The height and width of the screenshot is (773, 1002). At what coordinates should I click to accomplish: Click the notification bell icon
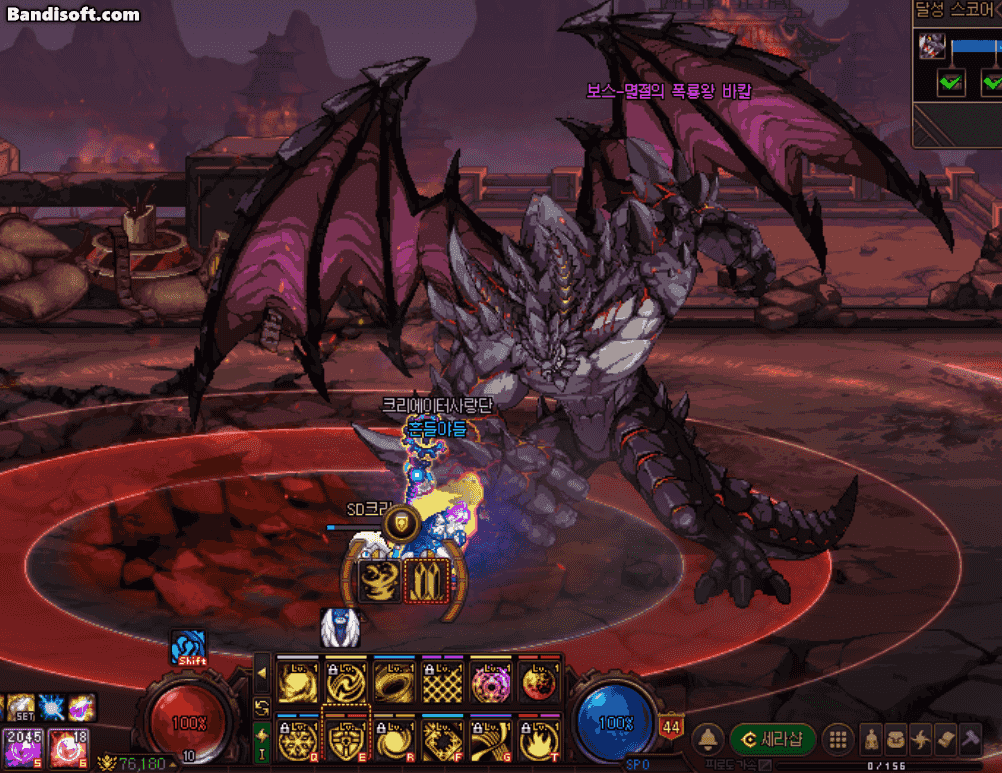[x=708, y=741]
